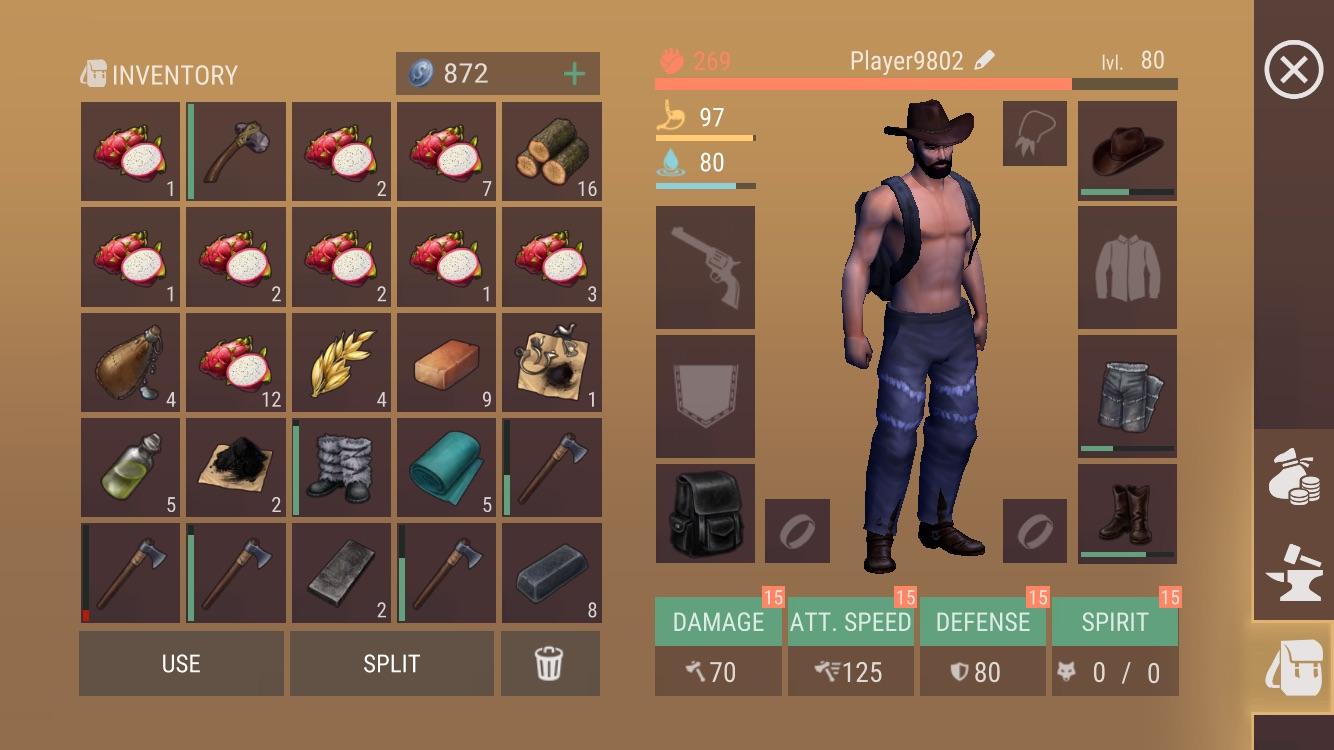The width and height of the screenshot is (1334, 750).
Task: Click the trash can to discard items
Action: pos(551,663)
